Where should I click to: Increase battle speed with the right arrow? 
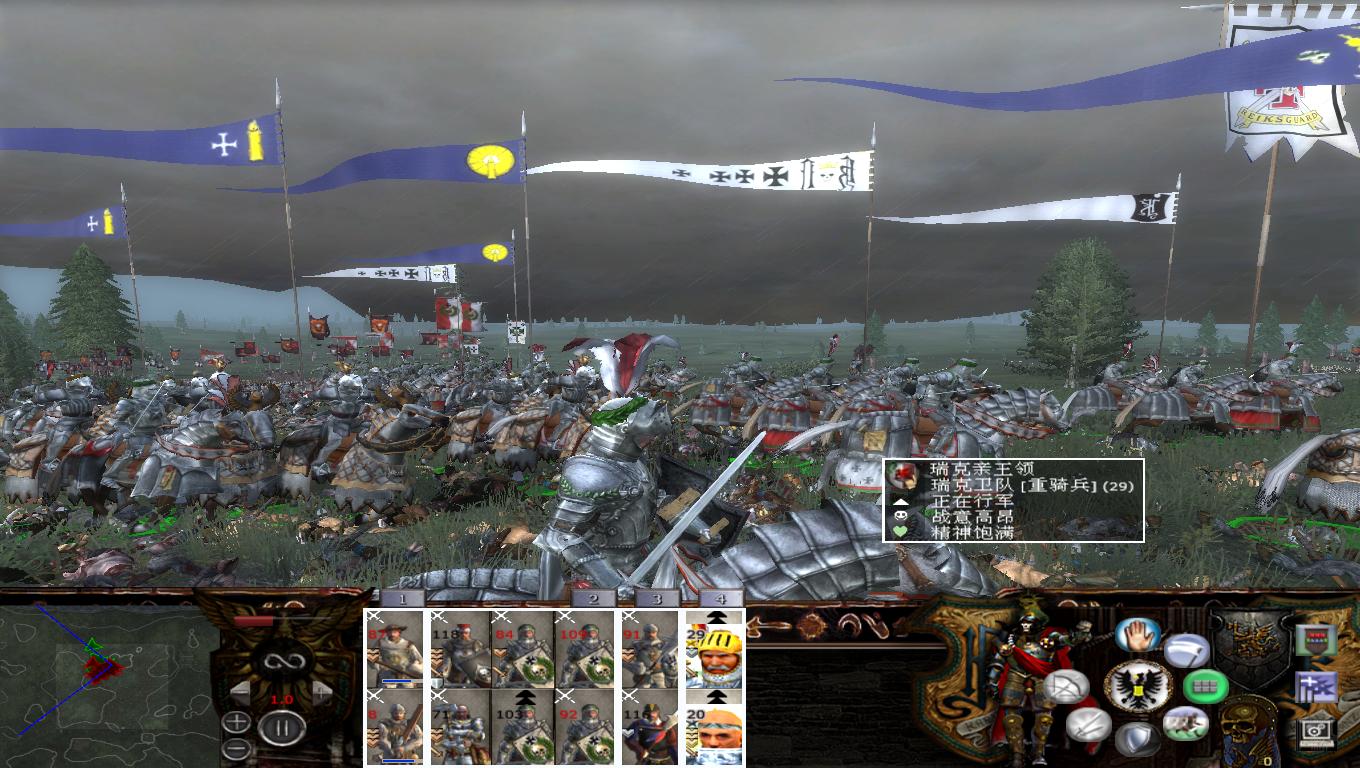click(x=320, y=692)
